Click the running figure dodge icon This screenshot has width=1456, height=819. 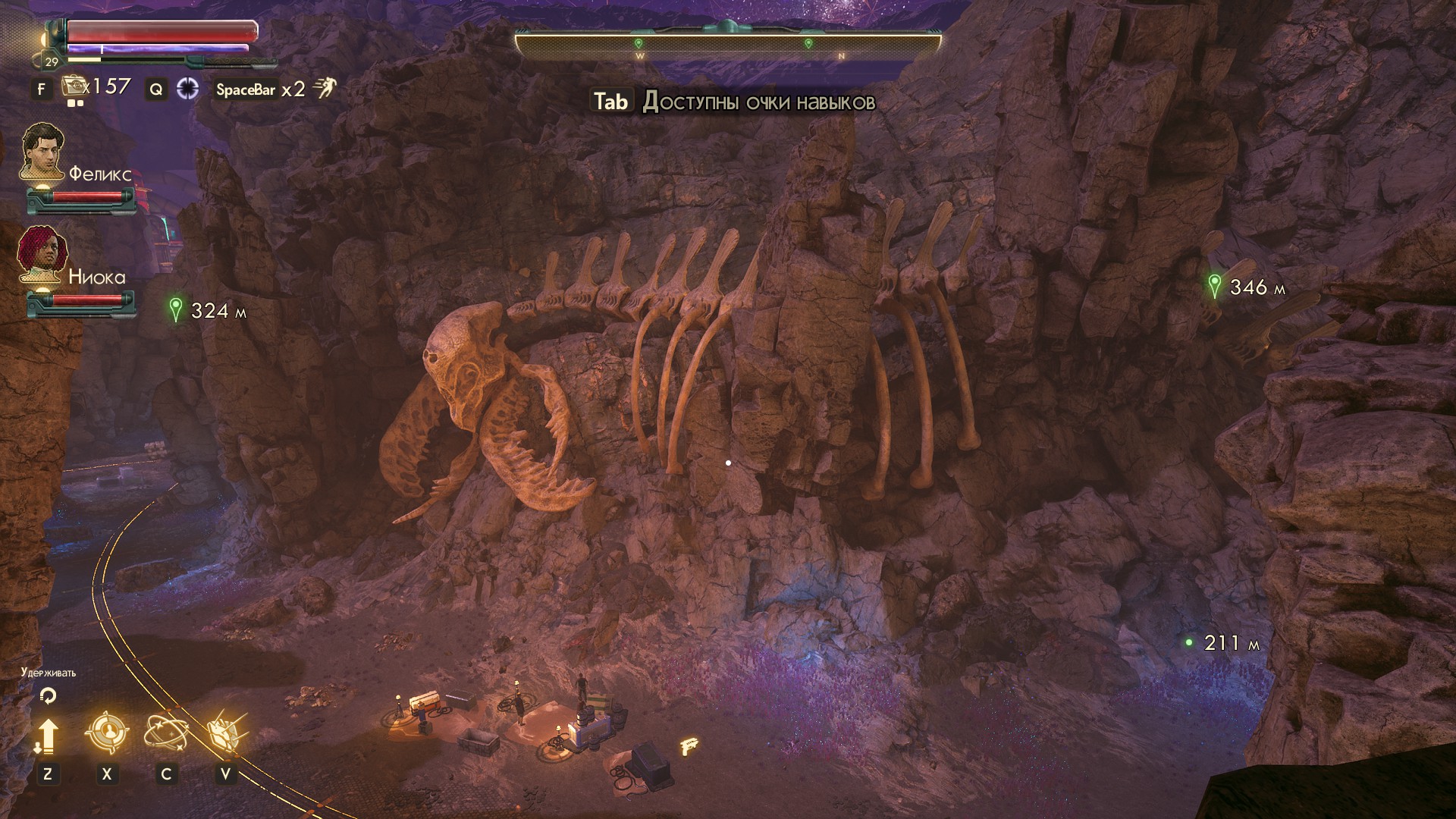click(325, 89)
